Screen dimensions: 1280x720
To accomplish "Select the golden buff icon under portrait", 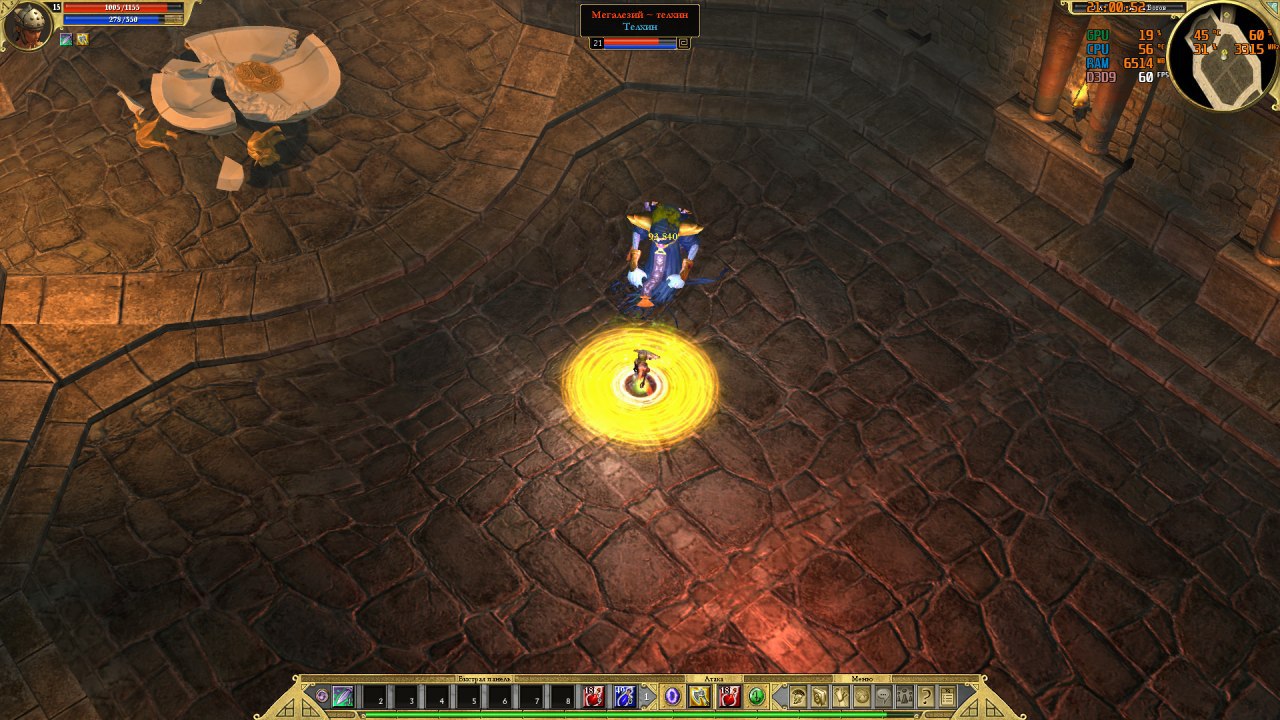I will (82, 40).
